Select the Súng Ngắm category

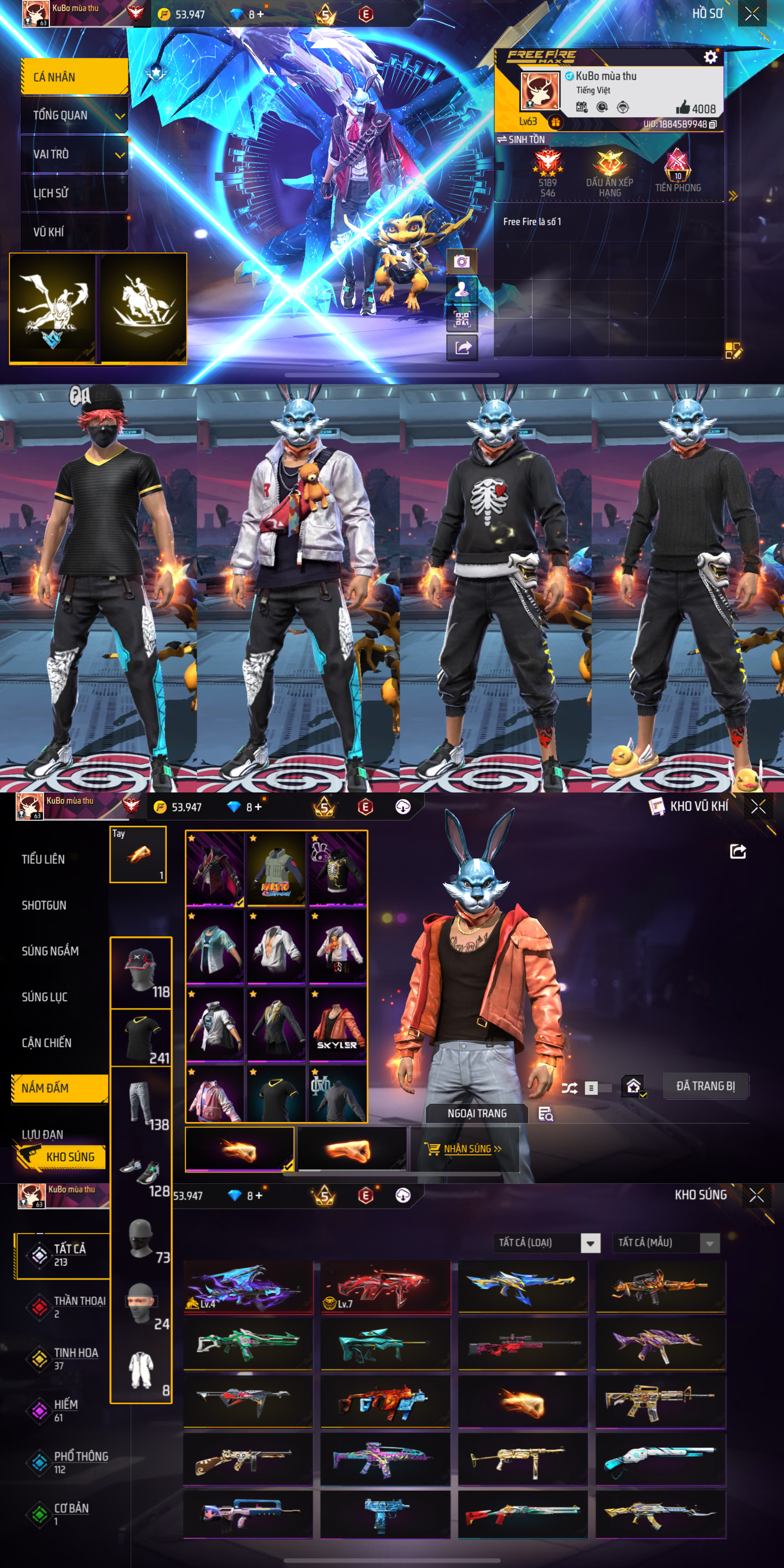[x=51, y=951]
